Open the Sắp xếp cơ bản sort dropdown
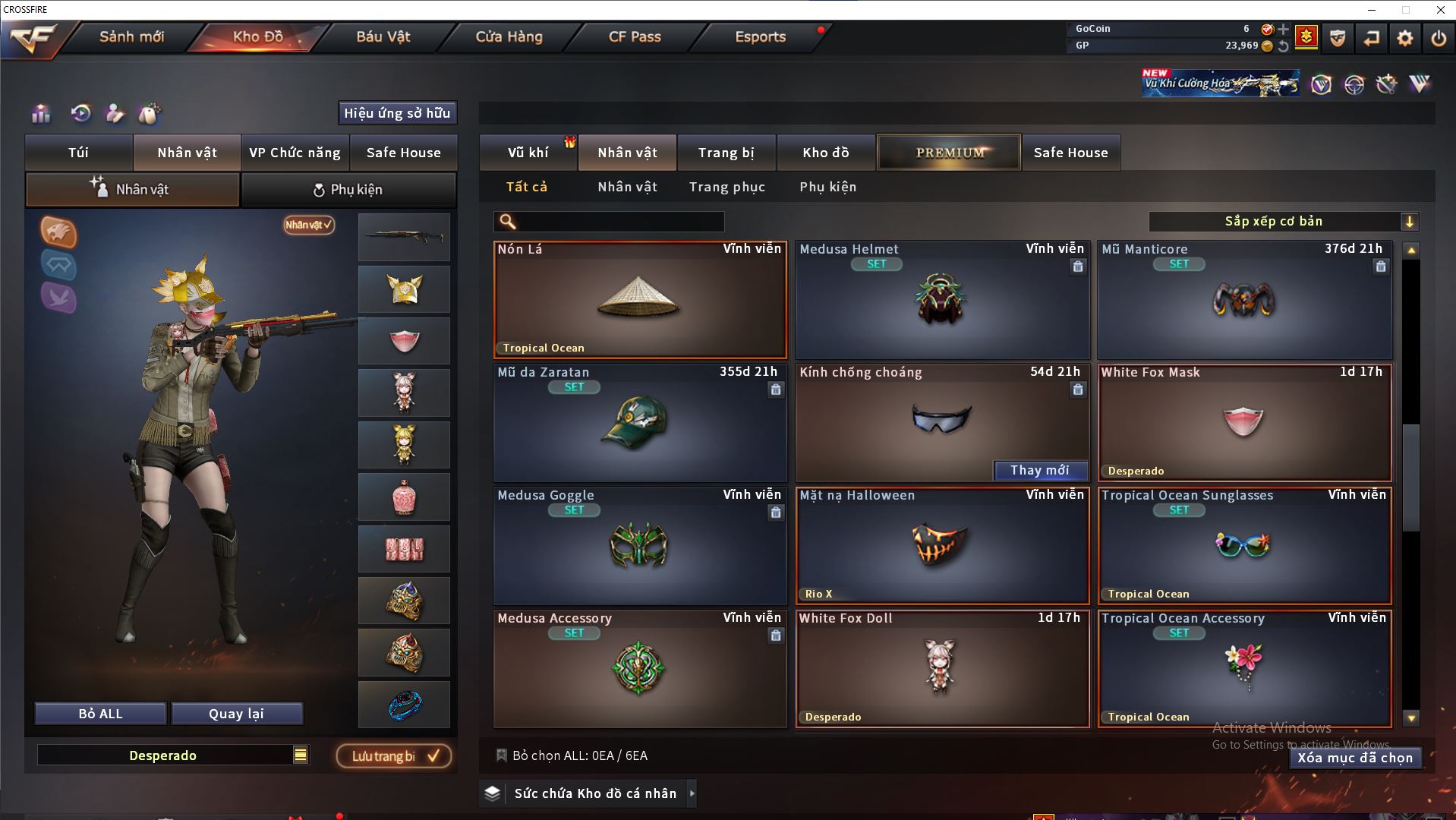Viewport: 1456px width, 820px height. tap(1282, 222)
